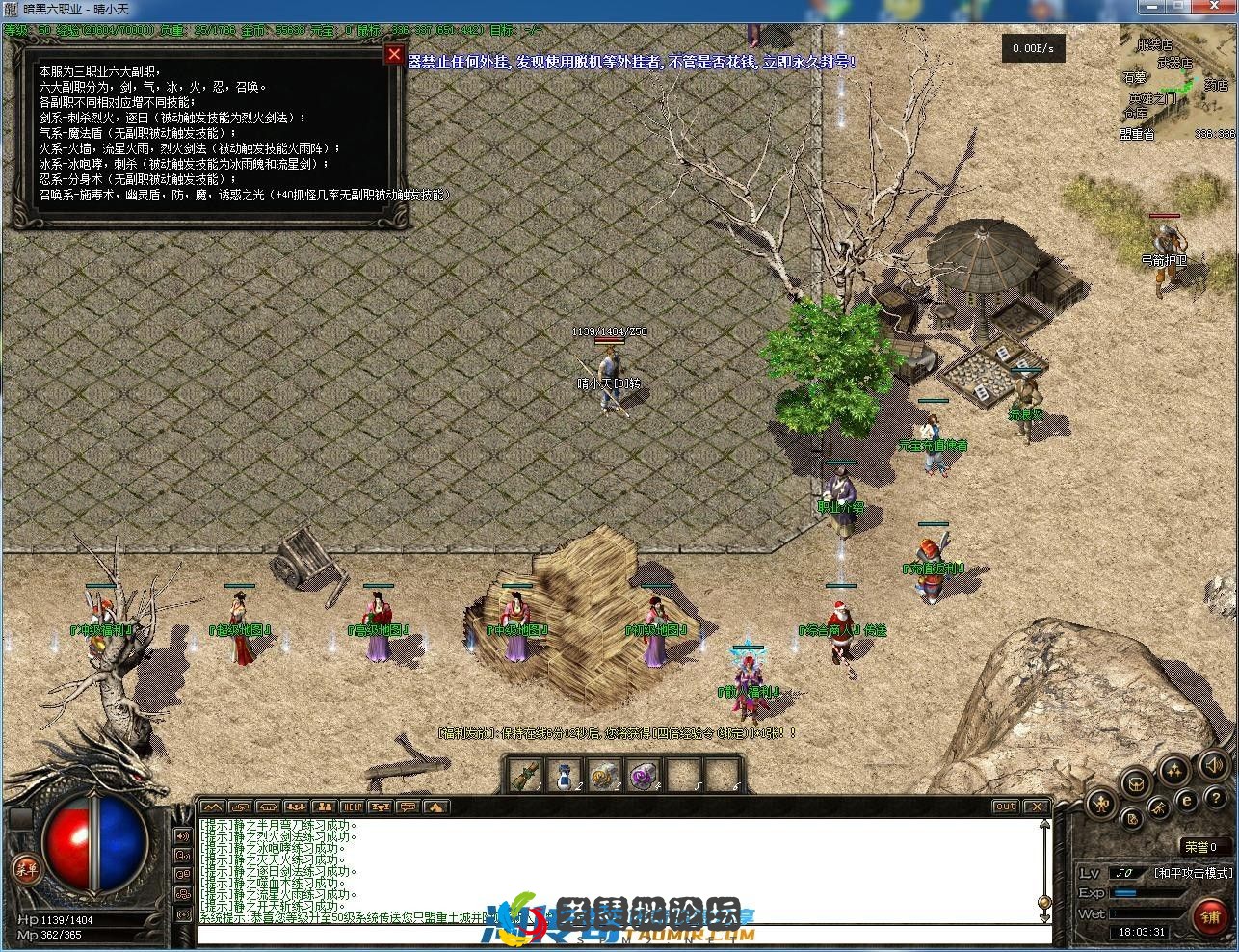Open your shop with the red 铺 button
The image size is (1239, 952).
1209,916
